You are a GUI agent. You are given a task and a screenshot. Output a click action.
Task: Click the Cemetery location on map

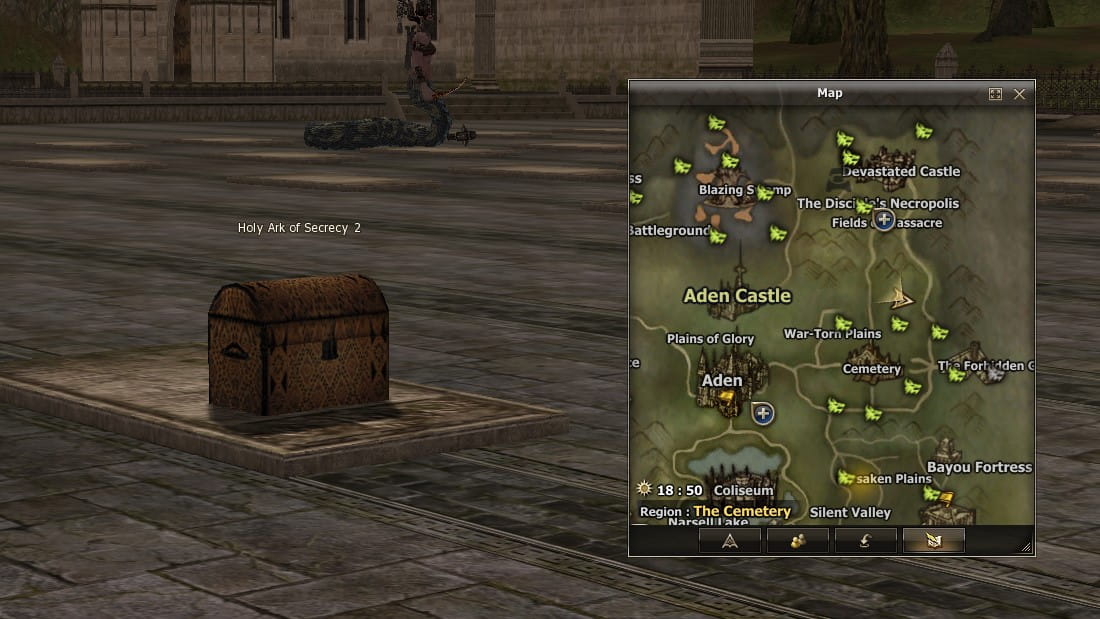(x=872, y=369)
